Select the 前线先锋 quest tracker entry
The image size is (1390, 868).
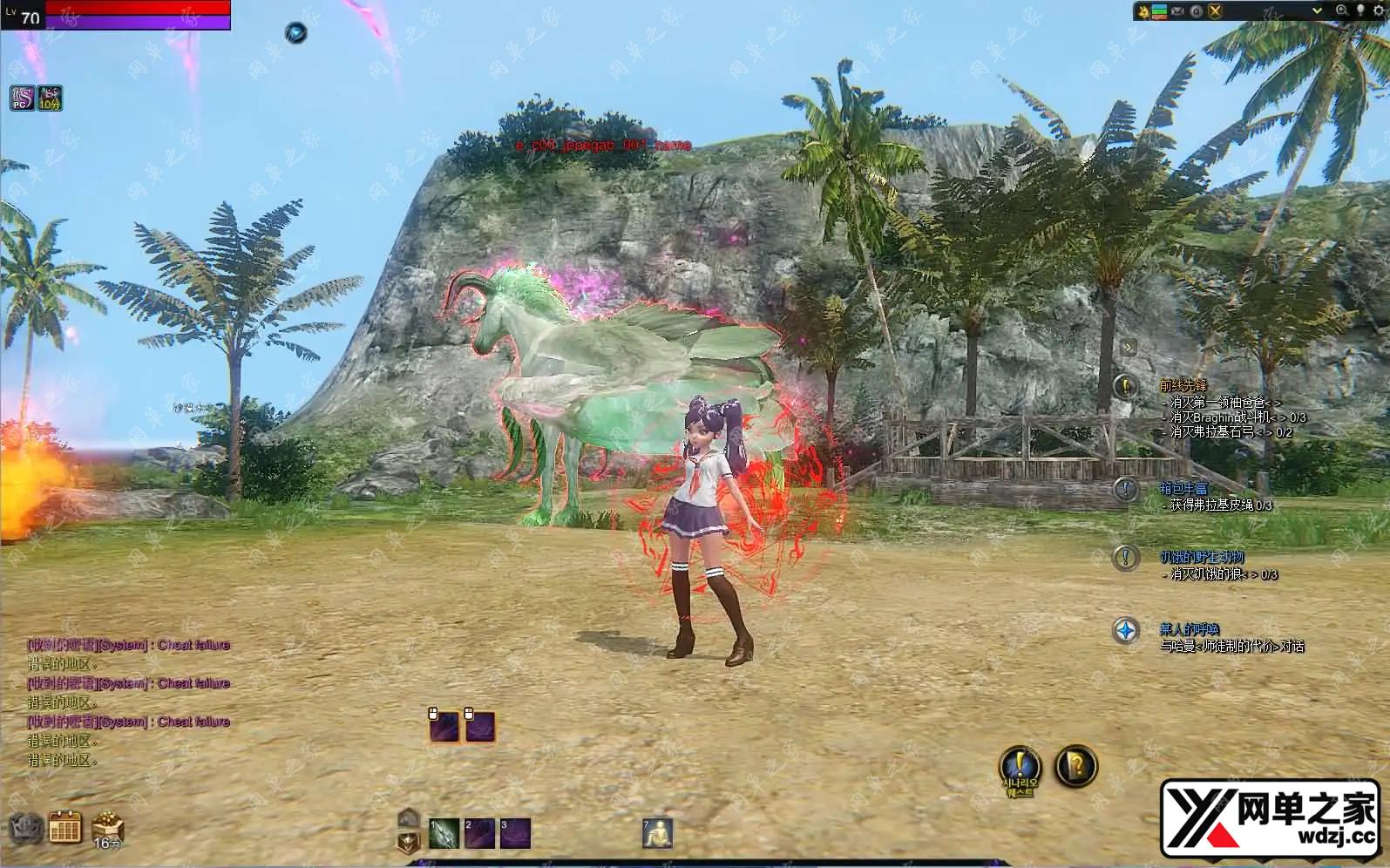tap(1183, 385)
